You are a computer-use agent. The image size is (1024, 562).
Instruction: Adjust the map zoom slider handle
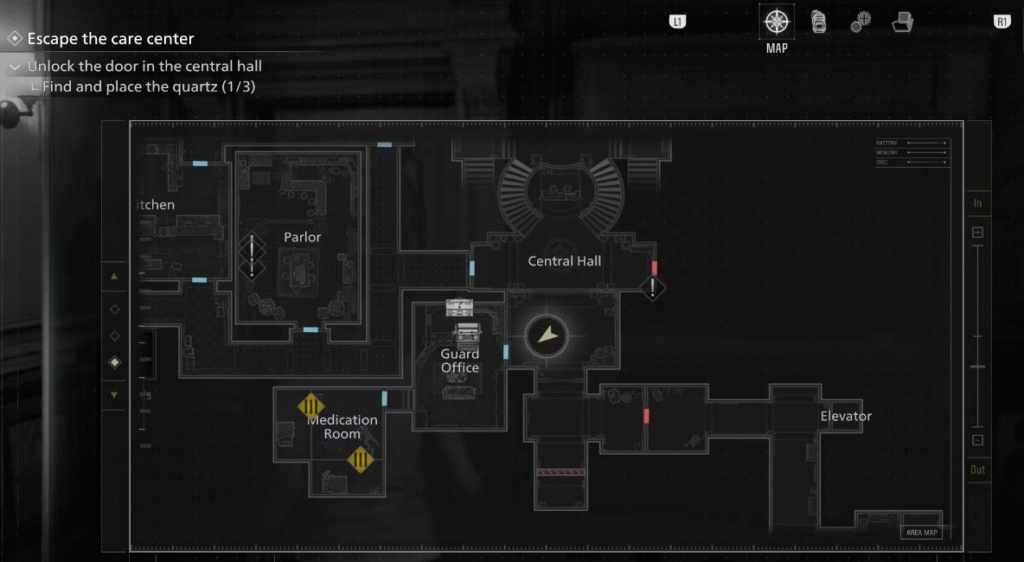coord(978,367)
